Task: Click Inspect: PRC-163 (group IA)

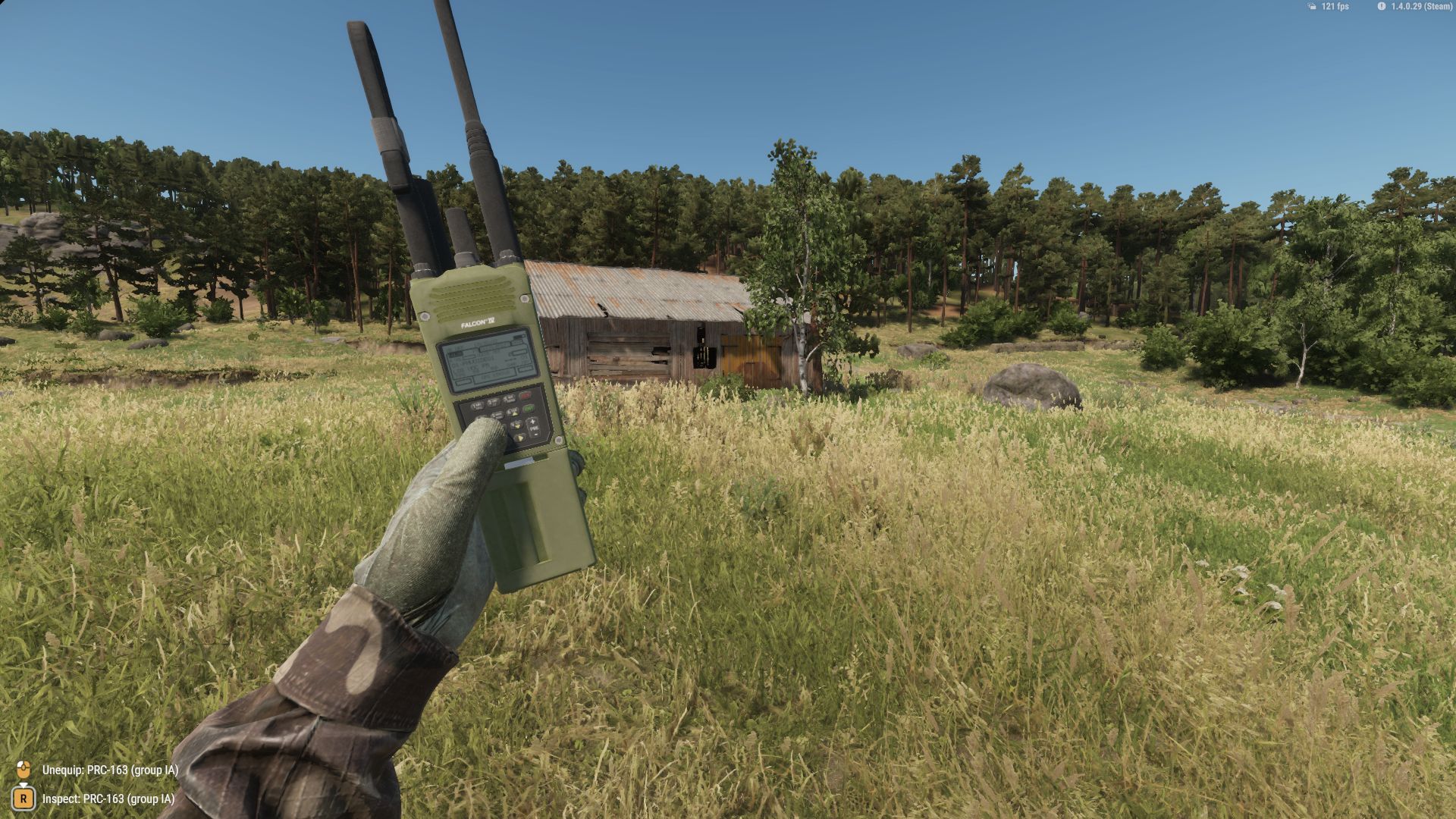Action: pos(108,799)
